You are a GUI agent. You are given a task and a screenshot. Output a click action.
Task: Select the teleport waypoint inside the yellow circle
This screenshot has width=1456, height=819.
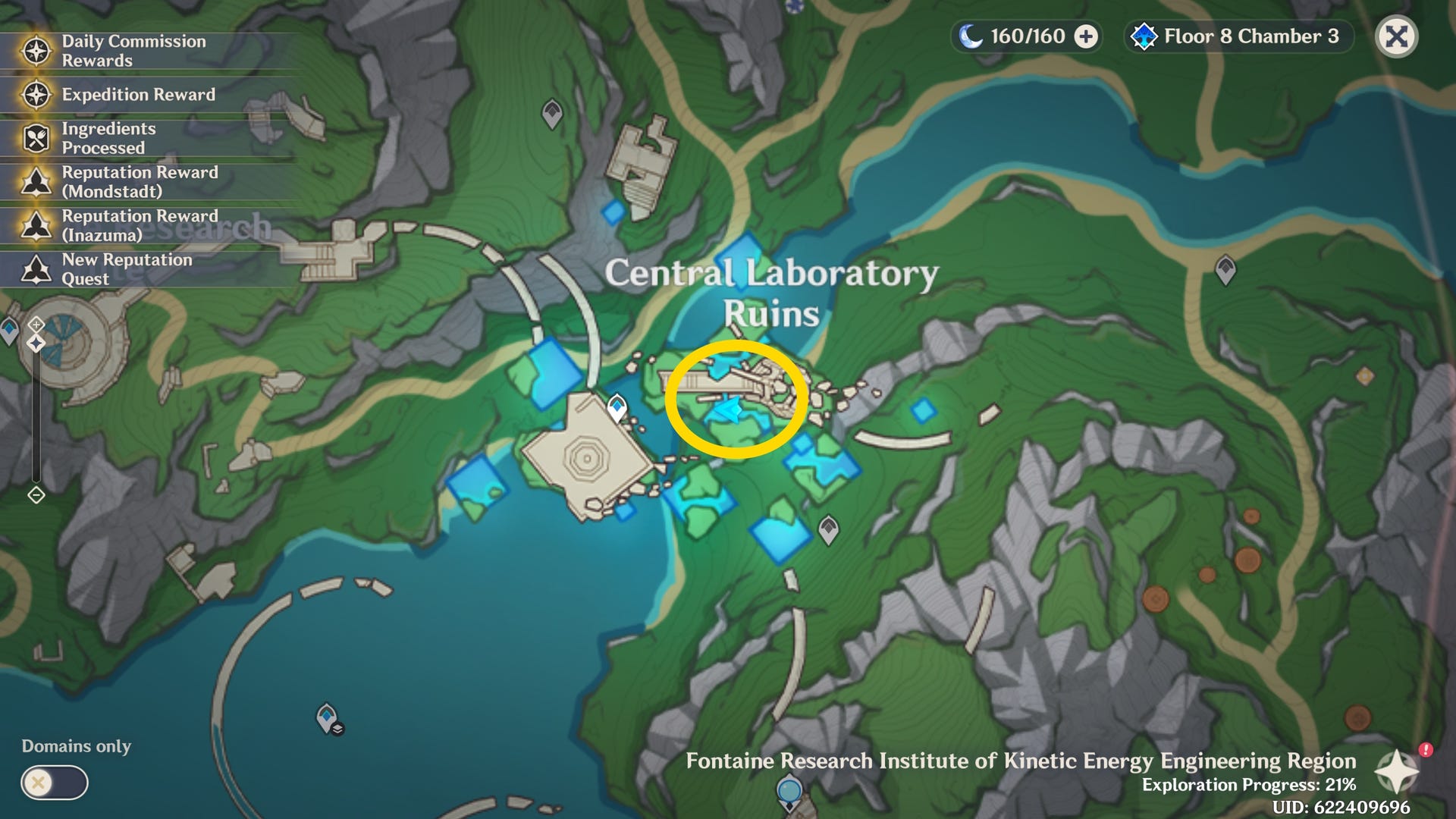coord(726,409)
